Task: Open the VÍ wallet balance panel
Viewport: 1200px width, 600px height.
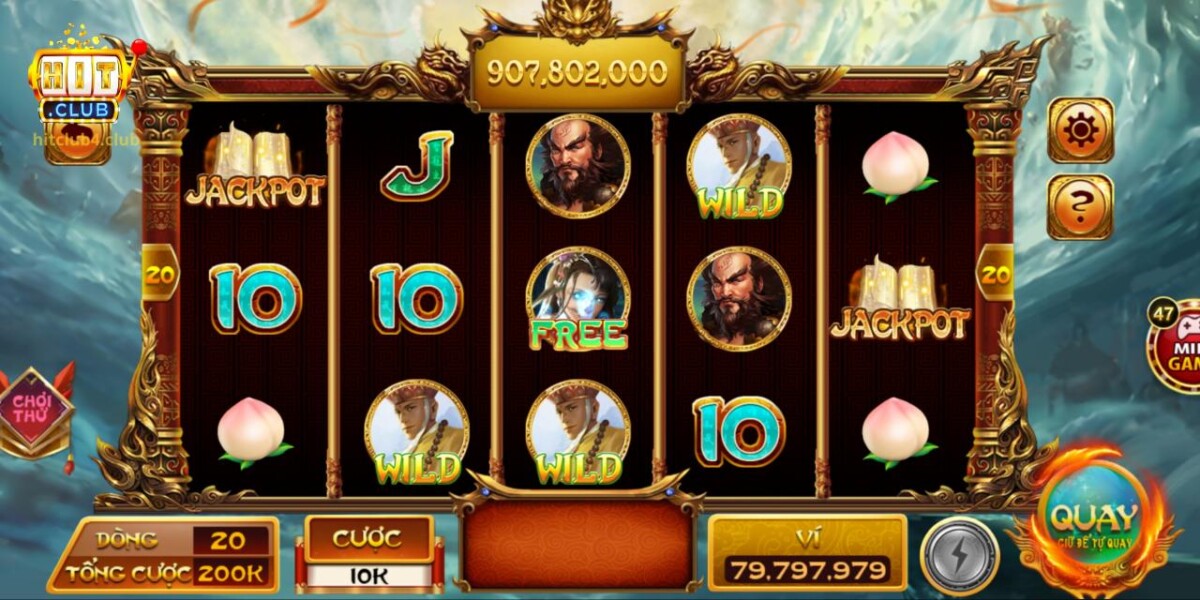Action: 807,553
